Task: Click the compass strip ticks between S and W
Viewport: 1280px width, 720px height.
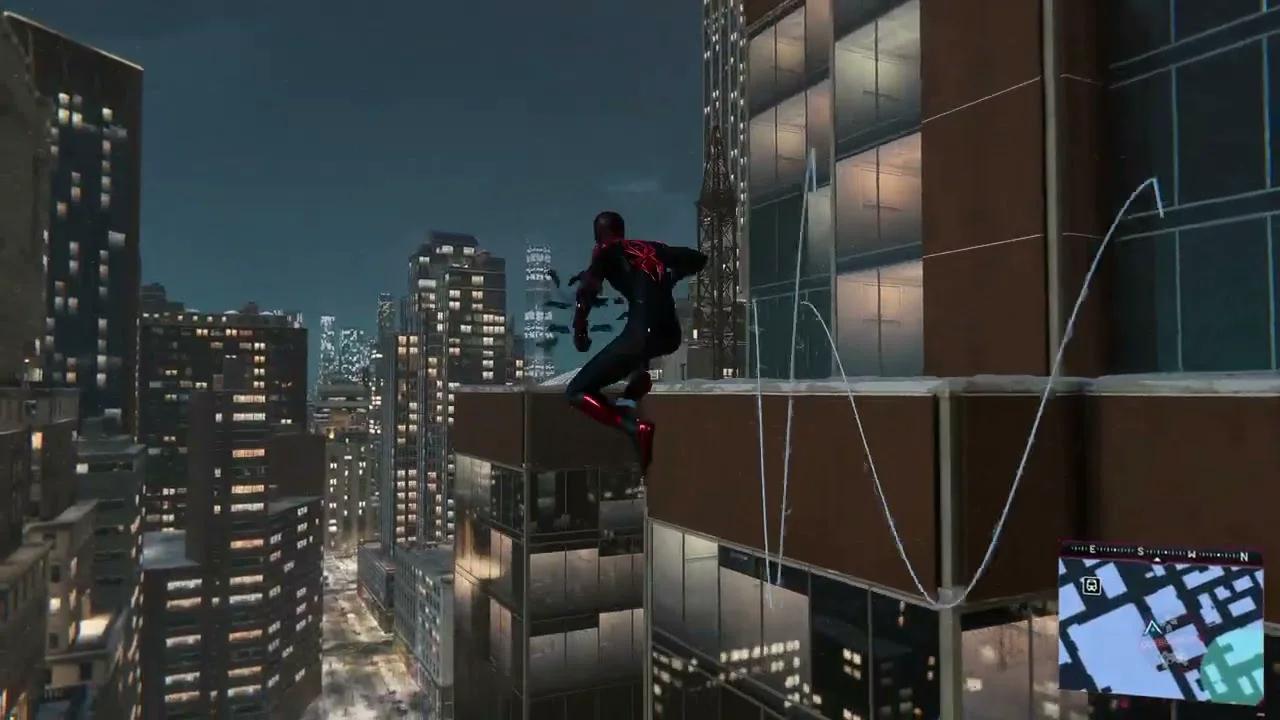Action: click(x=1165, y=551)
